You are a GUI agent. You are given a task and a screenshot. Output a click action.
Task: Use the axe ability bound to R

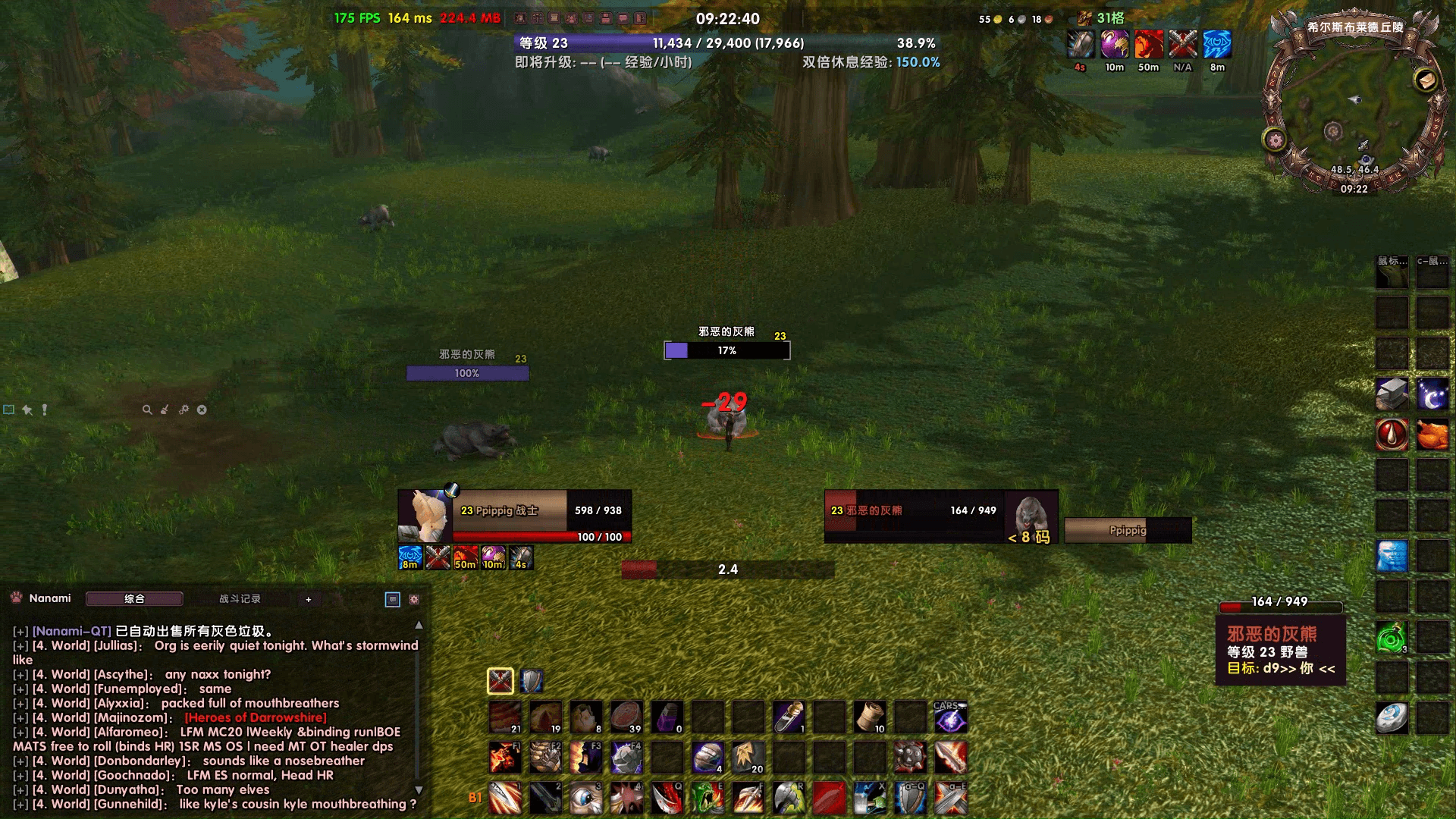point(788,799)
